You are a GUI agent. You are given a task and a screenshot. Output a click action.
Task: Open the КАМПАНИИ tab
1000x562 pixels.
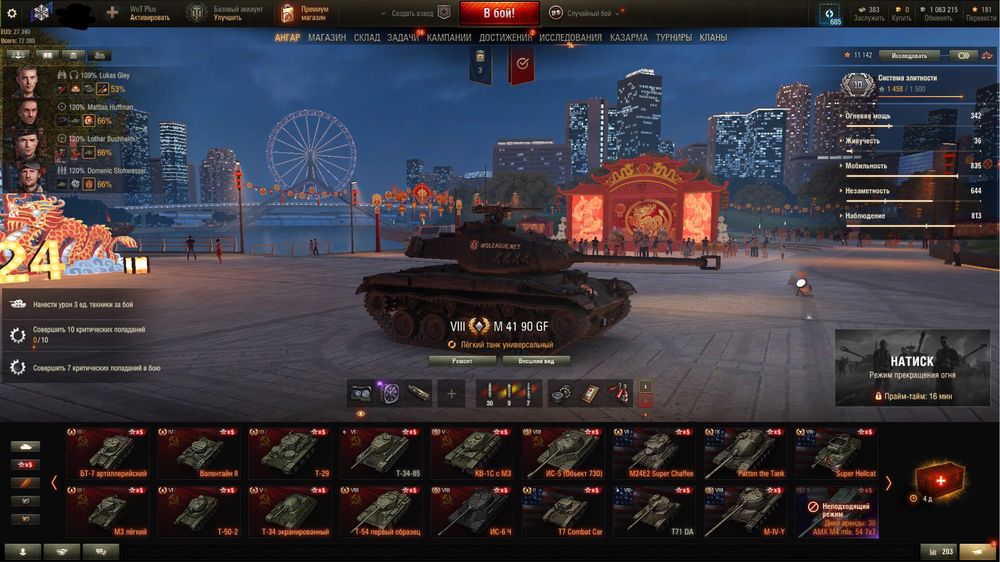449,37
